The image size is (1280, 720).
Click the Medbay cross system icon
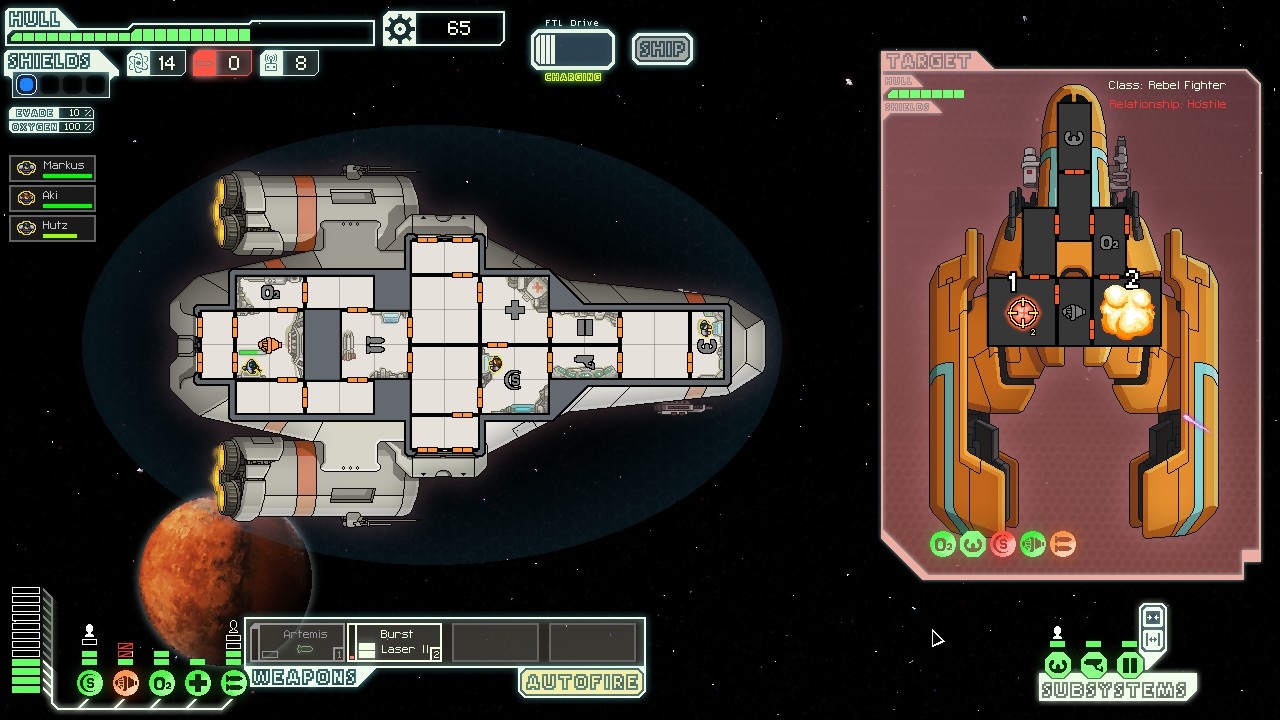tap(198, 683)
